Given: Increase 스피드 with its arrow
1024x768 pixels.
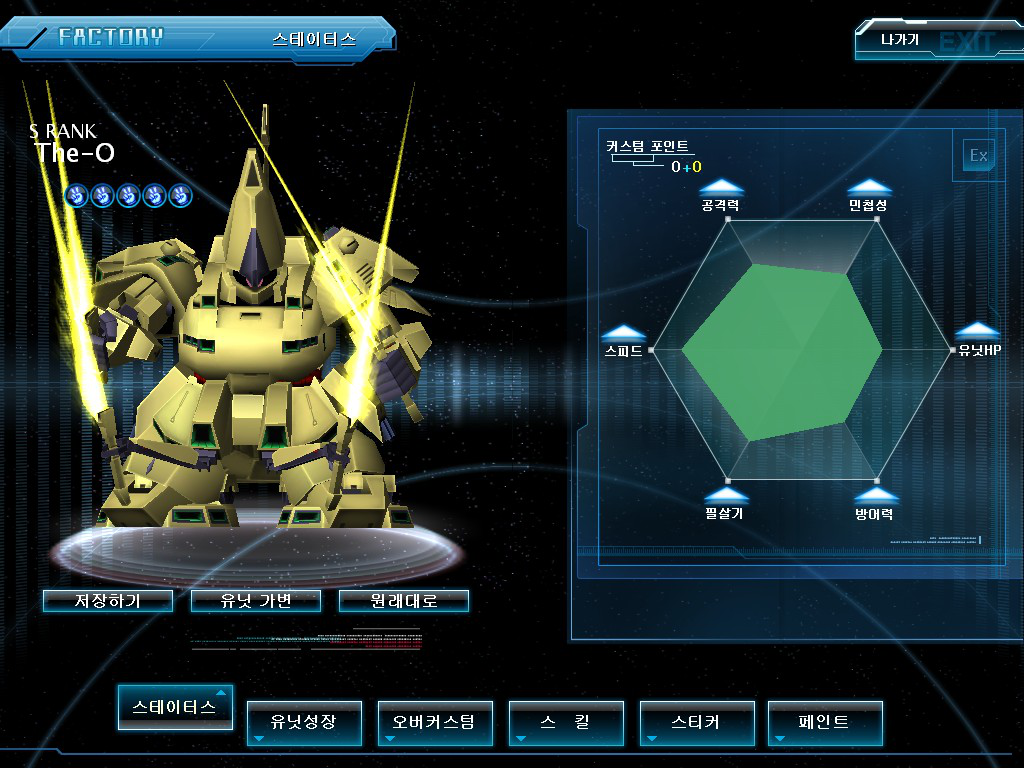Looking at the screenshot, I should coord(624,333).
